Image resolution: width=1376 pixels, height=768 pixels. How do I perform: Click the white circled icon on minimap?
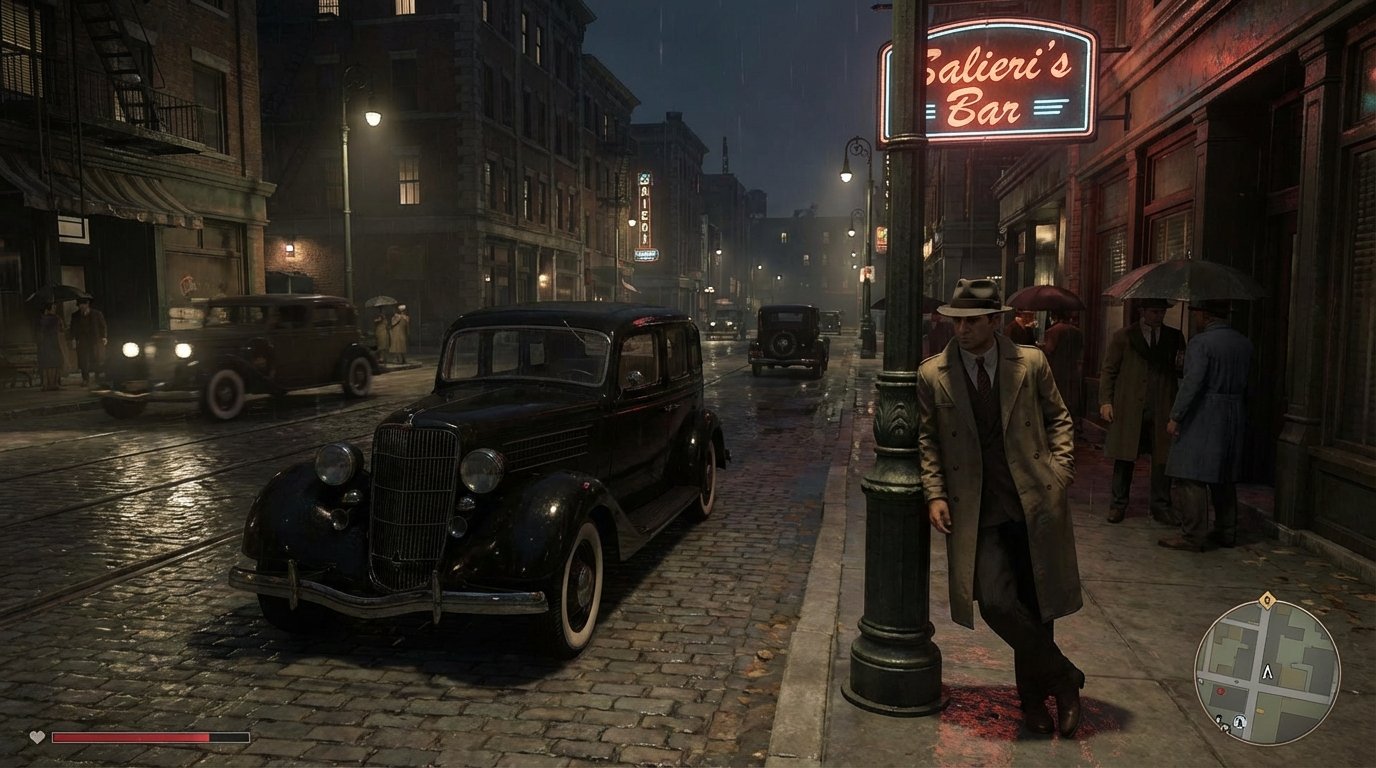1240,721
